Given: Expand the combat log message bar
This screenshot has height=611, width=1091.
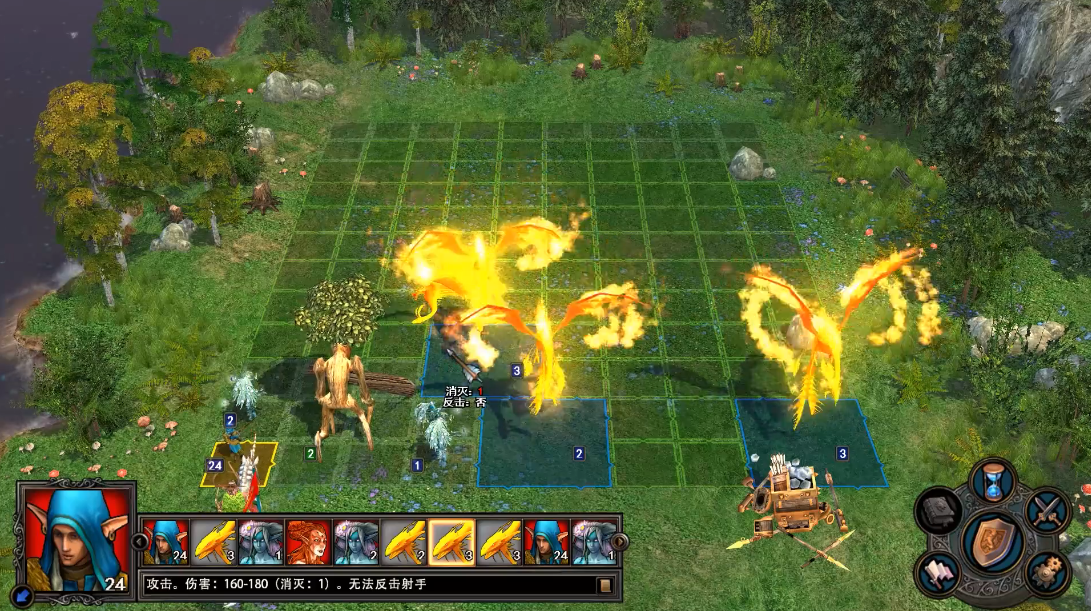Looking at the screenshot, I should 604,585.
